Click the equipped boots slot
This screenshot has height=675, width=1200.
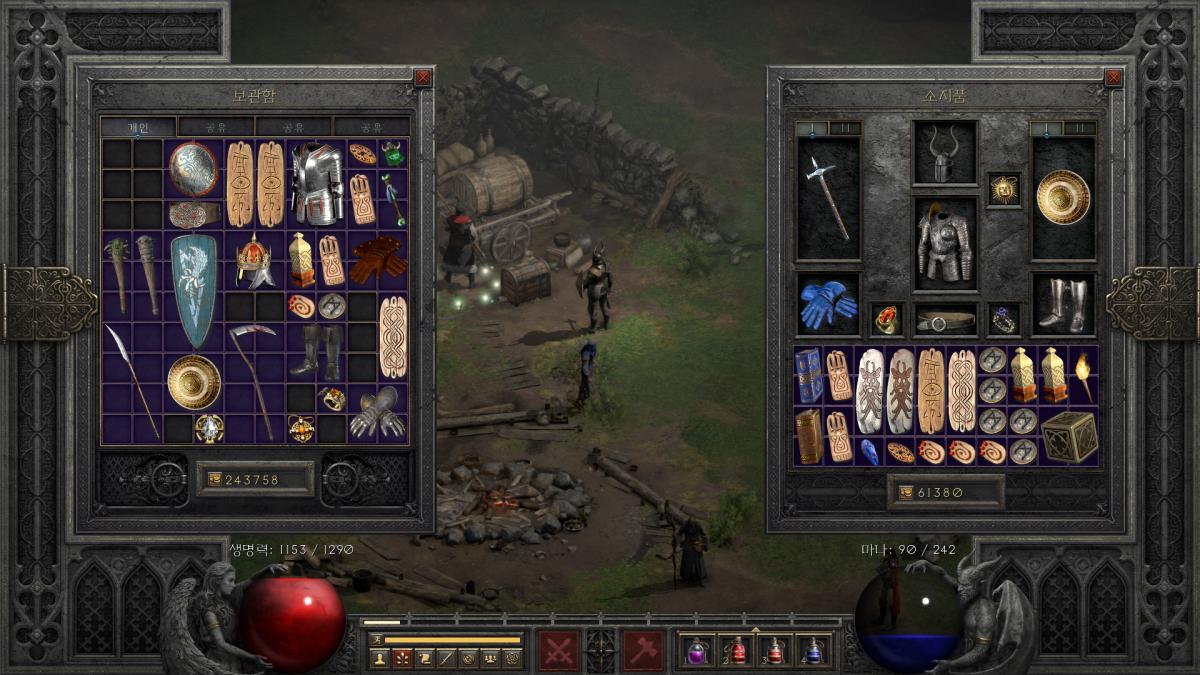[x=1062, y=305]
